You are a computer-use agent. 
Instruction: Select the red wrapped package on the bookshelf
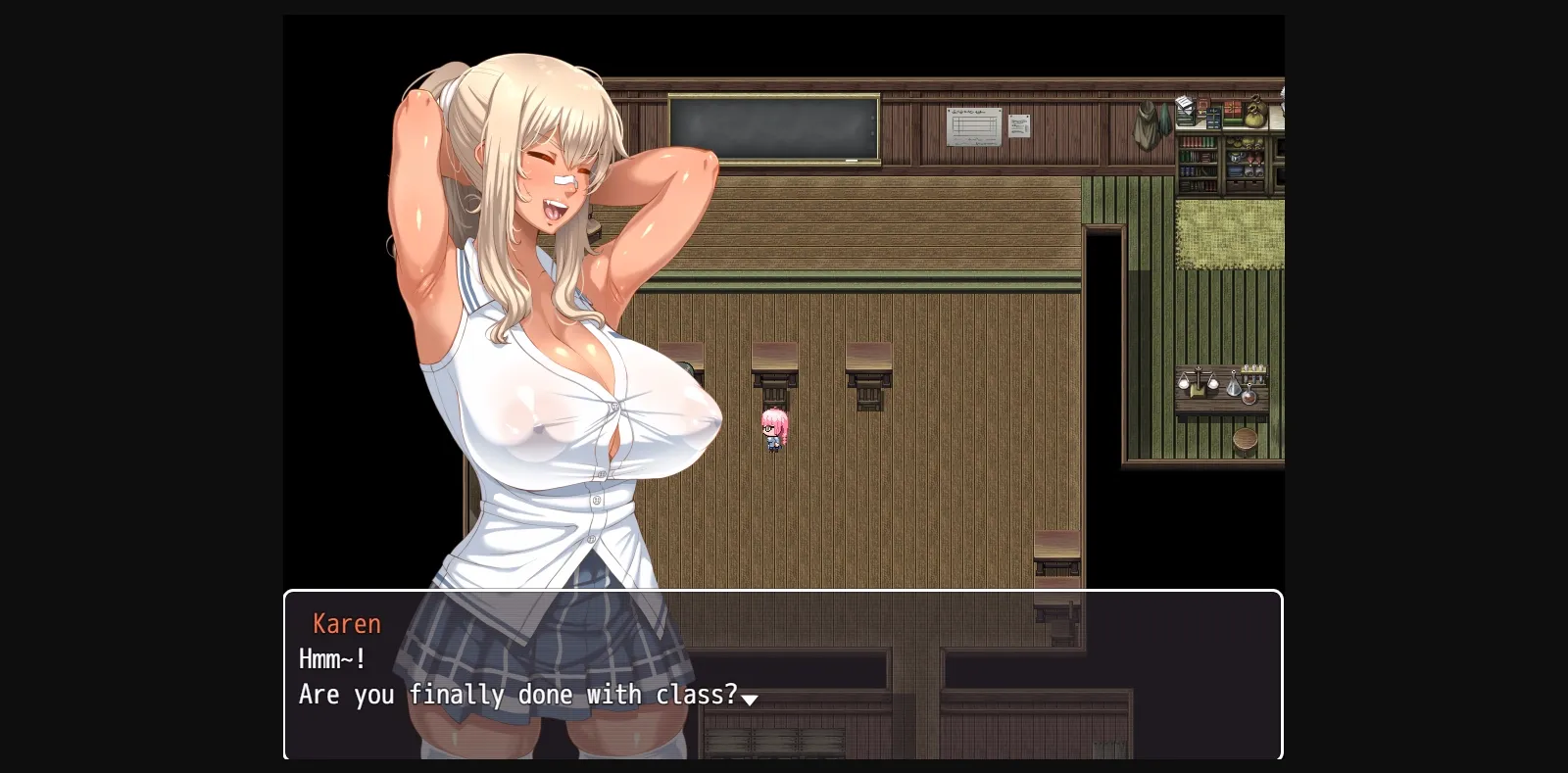[x=1231, y=110]
